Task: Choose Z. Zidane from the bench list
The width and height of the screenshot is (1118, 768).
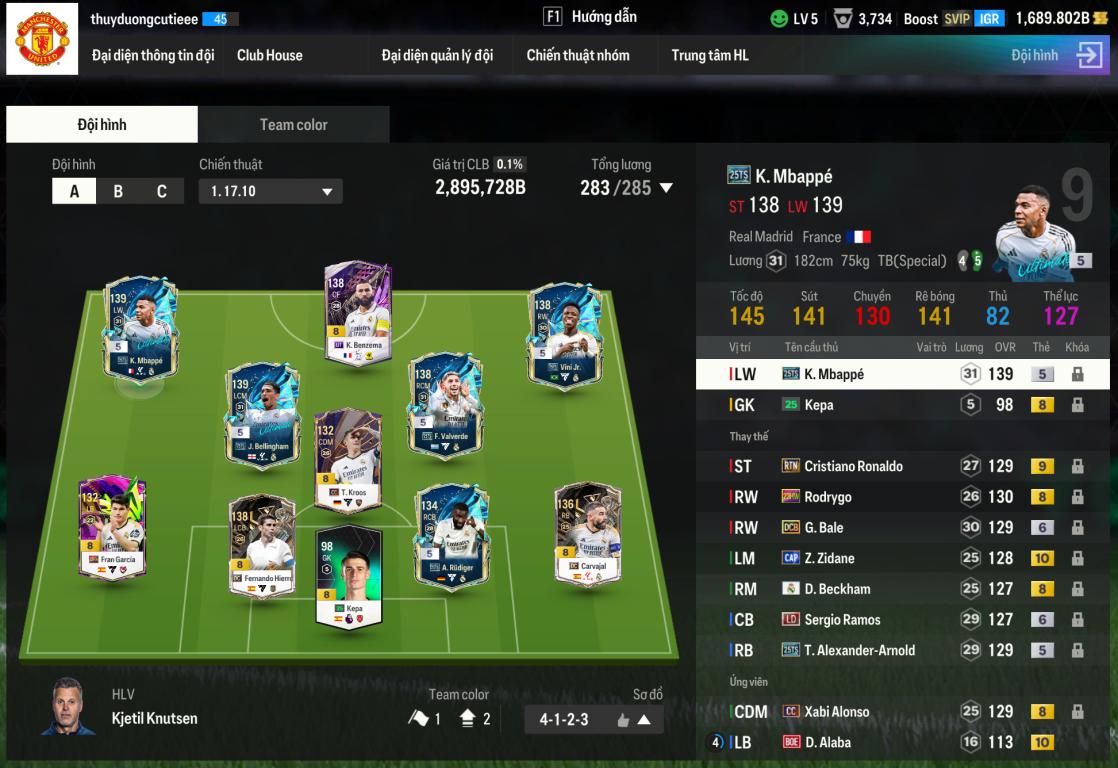Action: tap(829, 558)
